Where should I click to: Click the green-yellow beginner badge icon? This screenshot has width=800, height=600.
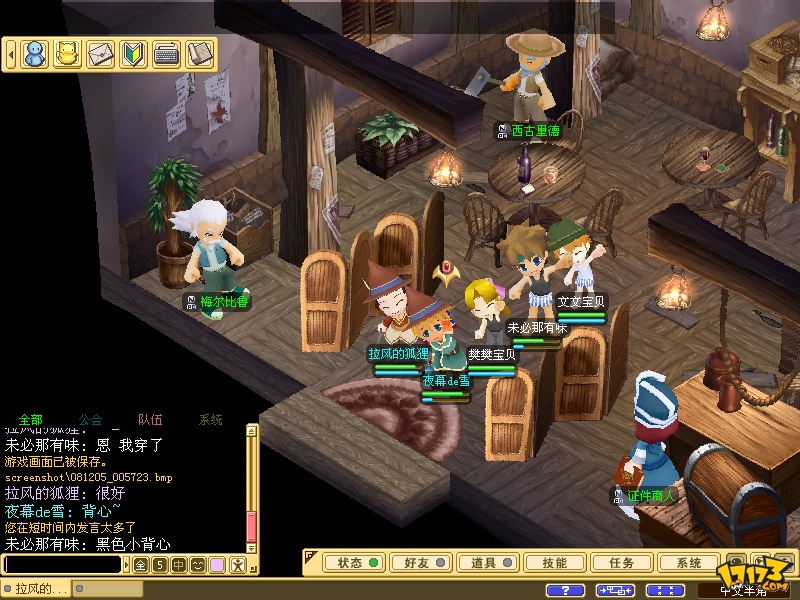pyautogui.click(x=133, y=53)
